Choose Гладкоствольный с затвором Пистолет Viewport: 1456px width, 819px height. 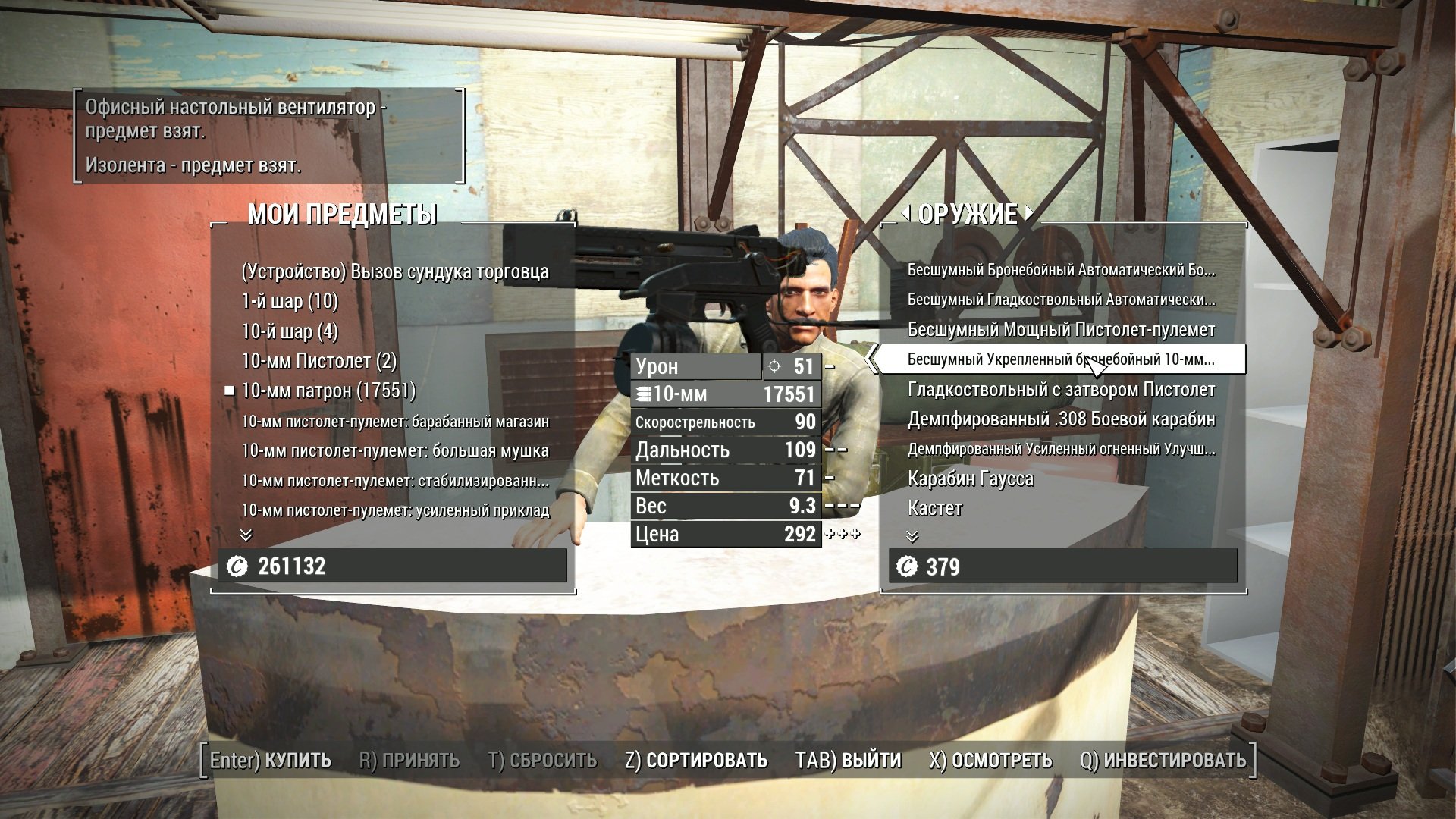coord(1061,390)
